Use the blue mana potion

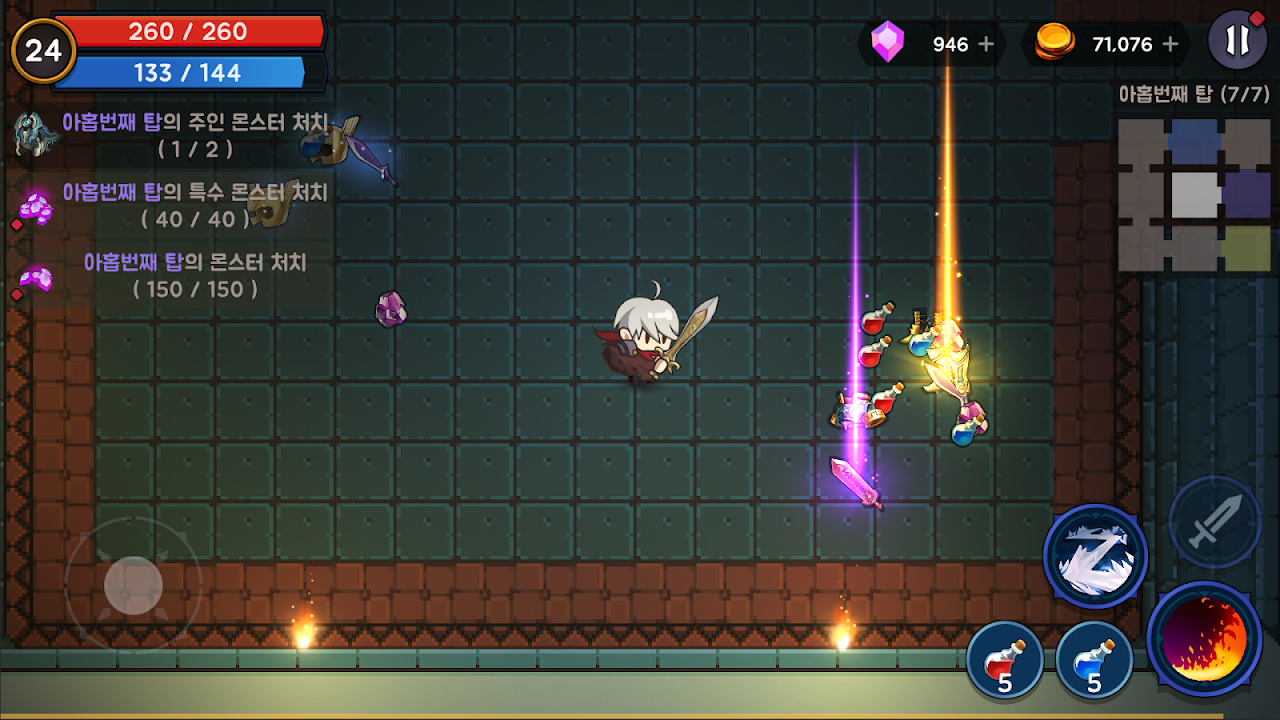(1093, 661)
